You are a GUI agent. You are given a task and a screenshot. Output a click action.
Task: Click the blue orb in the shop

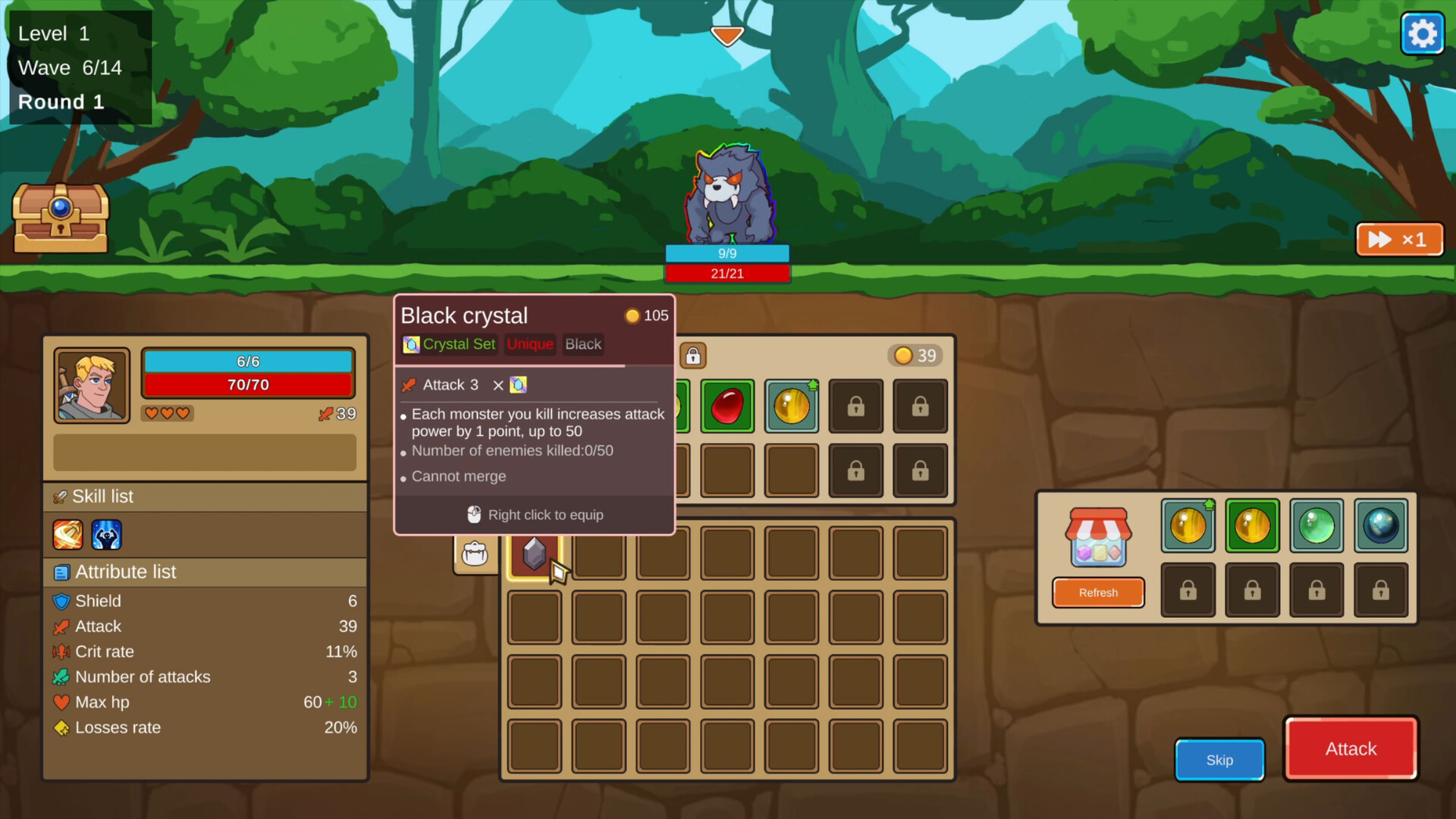tap(1380, 526)
